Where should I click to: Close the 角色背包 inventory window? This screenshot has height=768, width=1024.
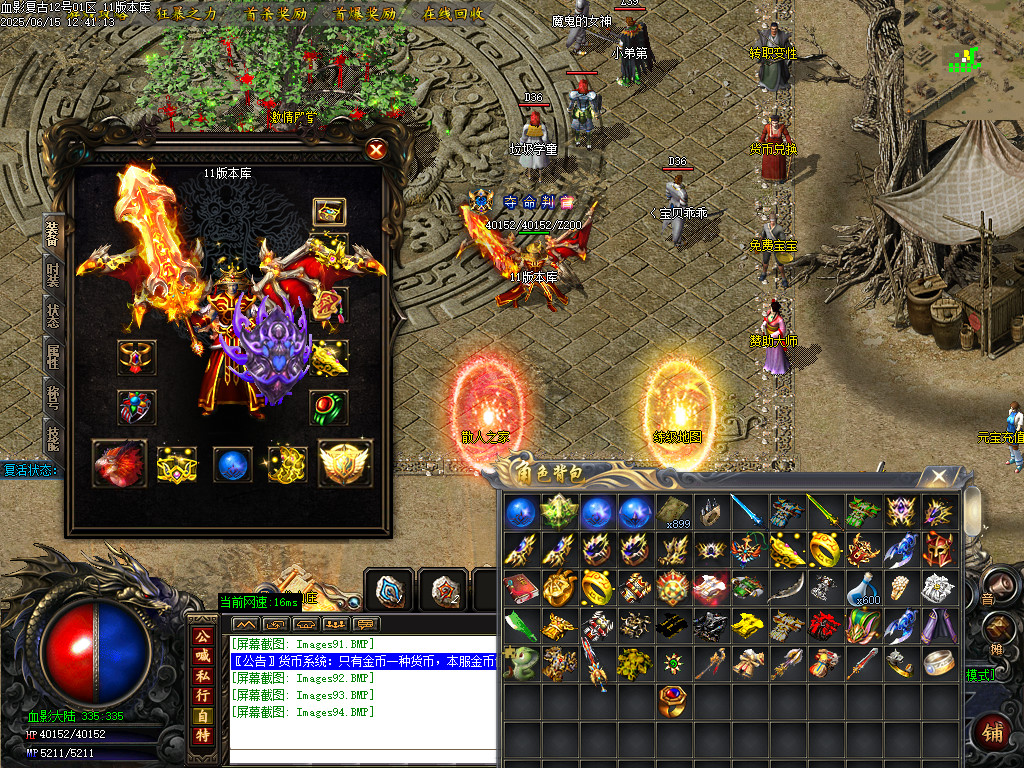[x=937, y=477]
